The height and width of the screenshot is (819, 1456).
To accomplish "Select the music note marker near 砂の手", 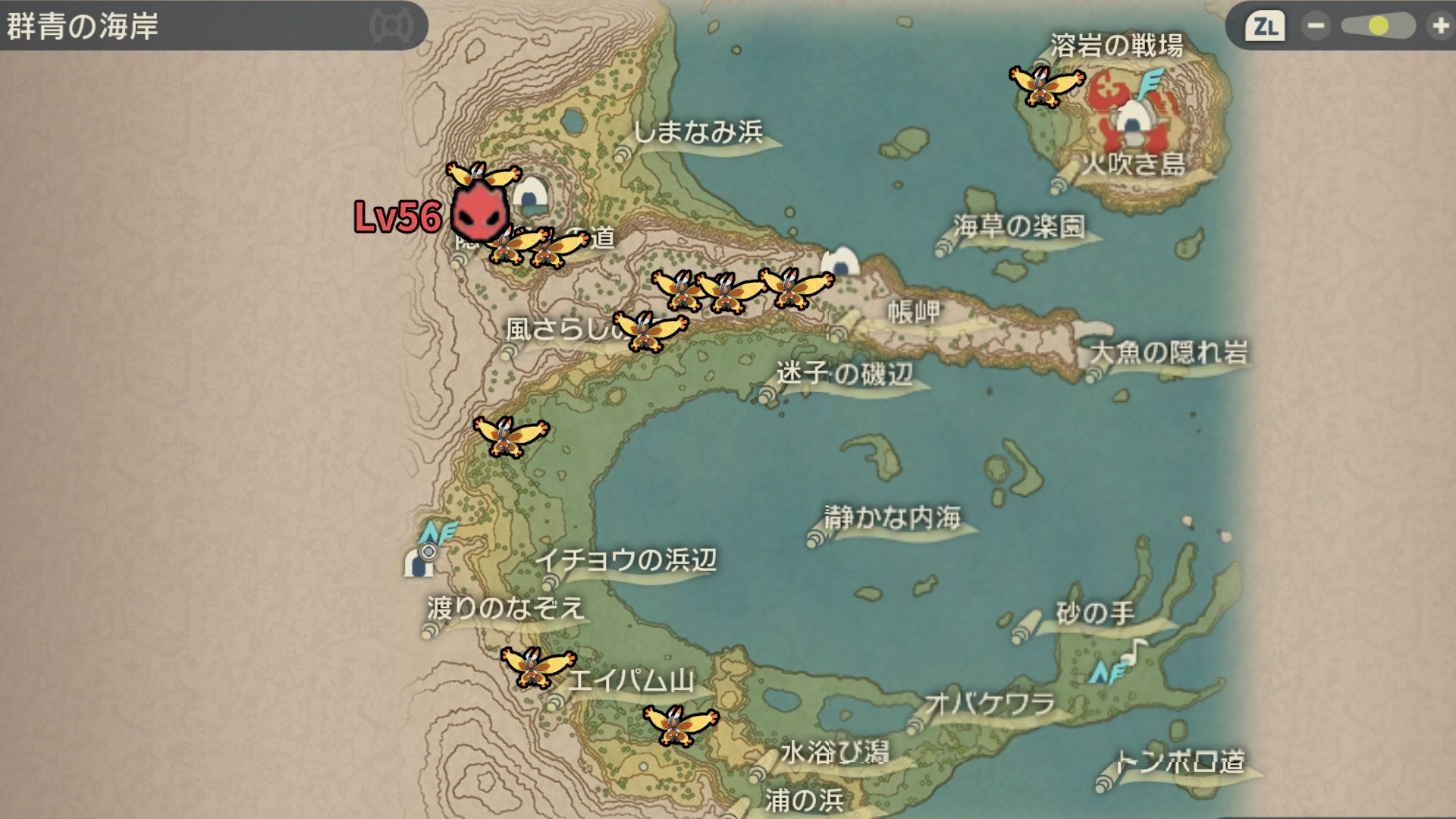I will pyautogui.click(x=1135, y=650).
